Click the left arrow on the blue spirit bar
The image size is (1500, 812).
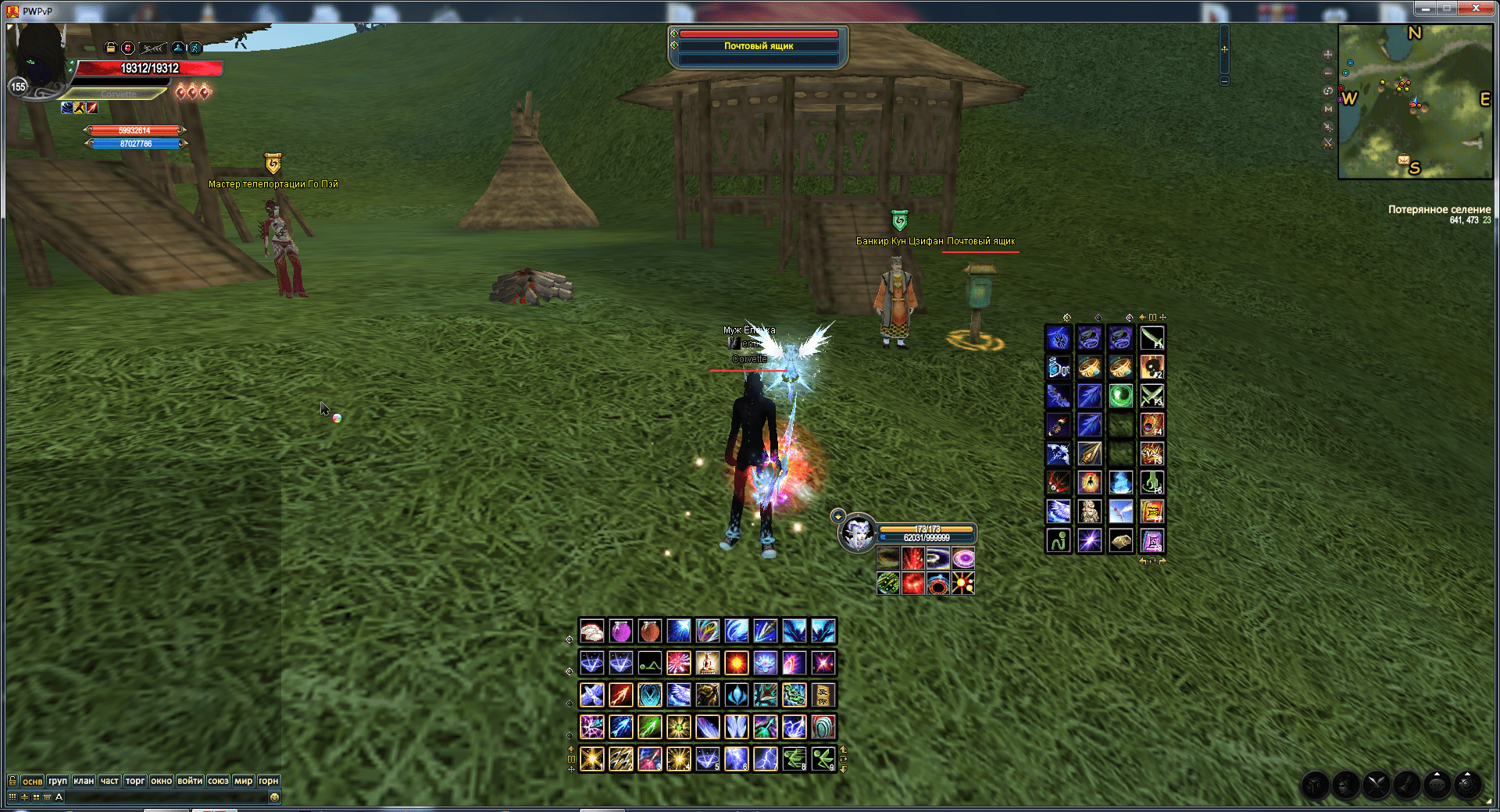click(87, 143)
